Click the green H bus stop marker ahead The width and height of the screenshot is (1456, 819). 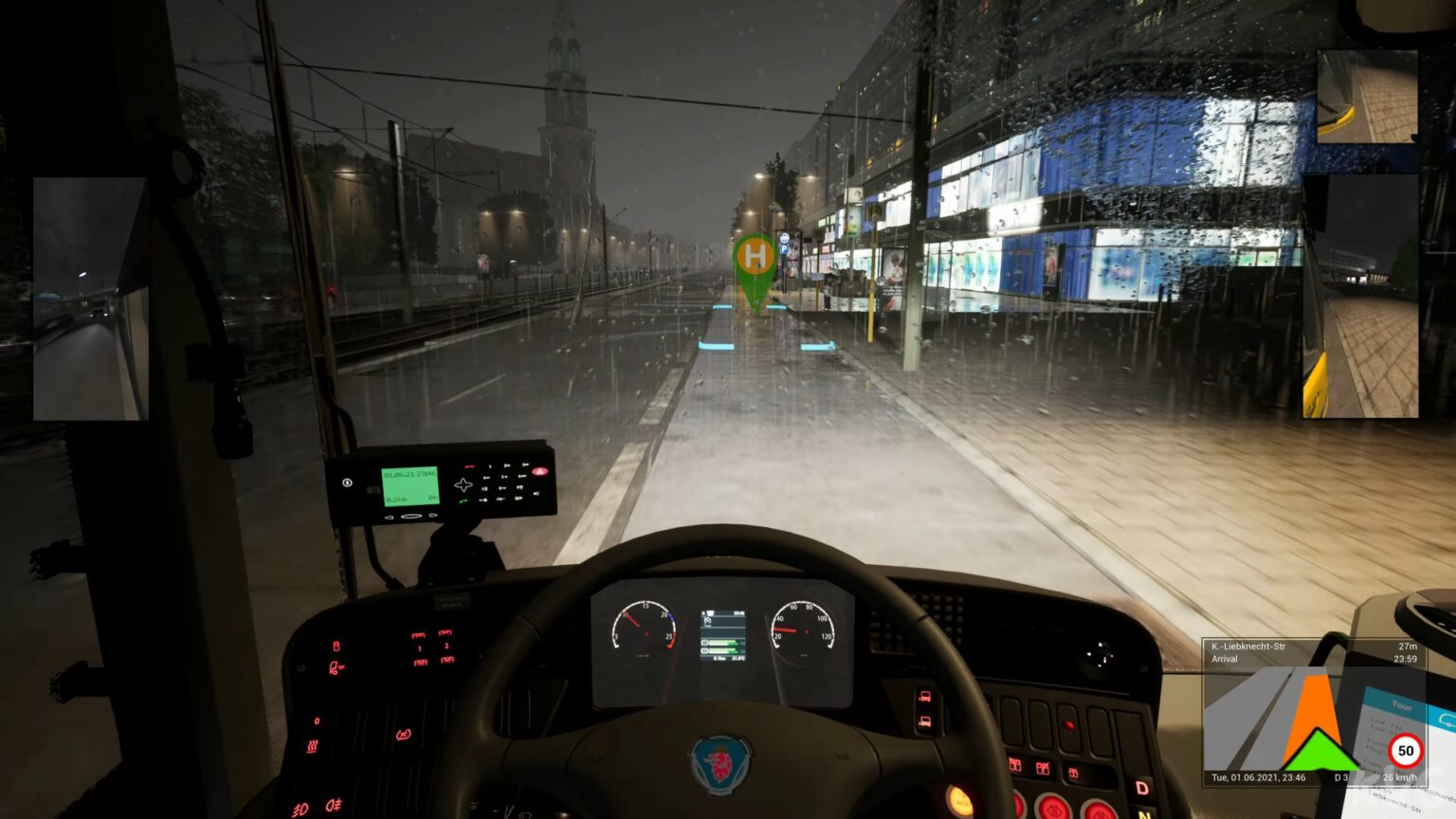click(754, 256)
